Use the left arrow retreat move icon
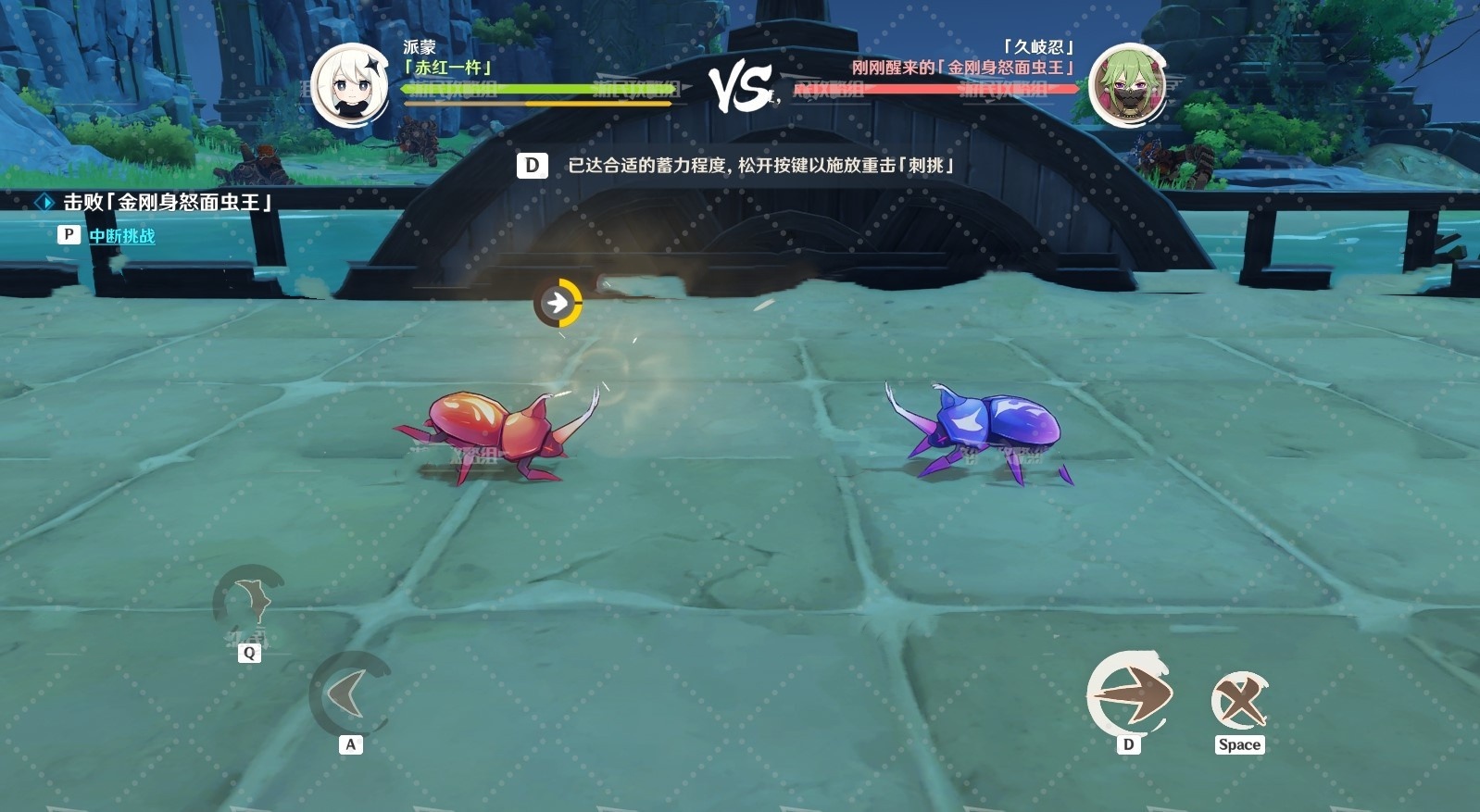The image size is (1480, 812). 348,694
